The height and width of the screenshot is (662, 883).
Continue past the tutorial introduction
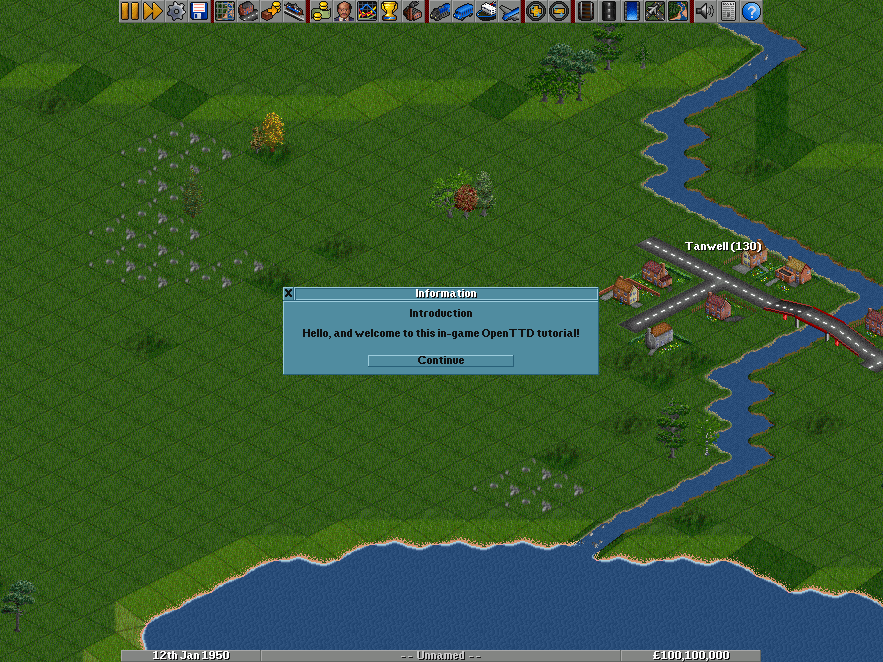pyautogui.click(x=440, y=360)
